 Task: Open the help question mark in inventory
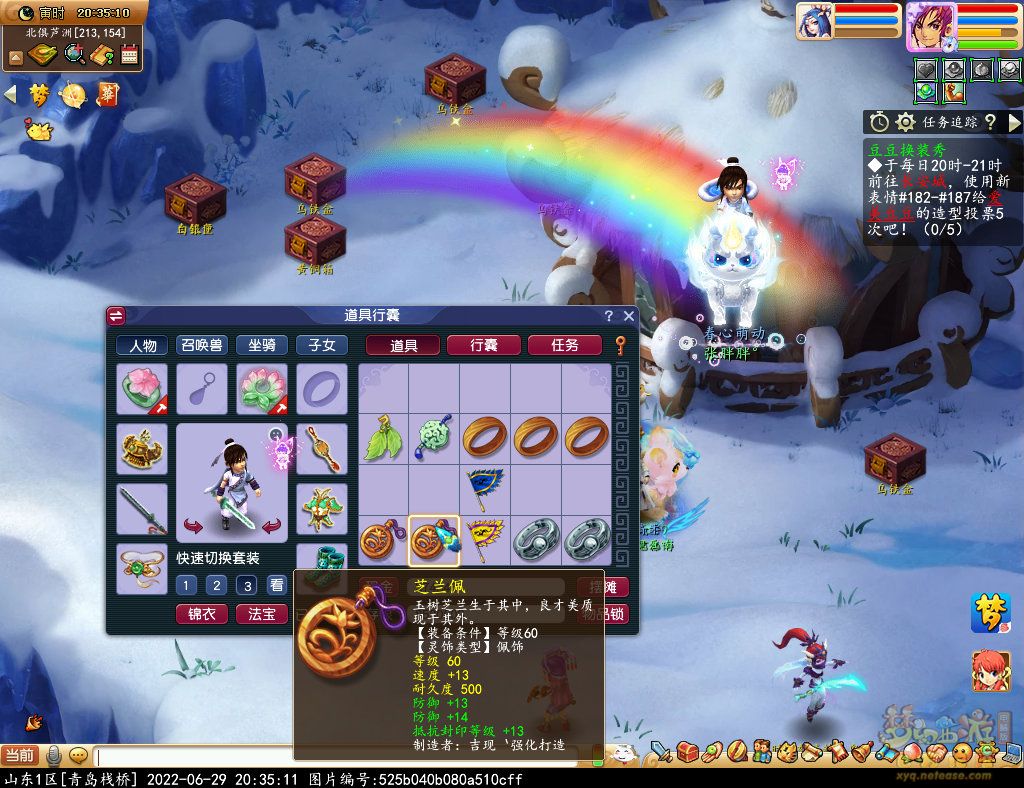(608, 316)
